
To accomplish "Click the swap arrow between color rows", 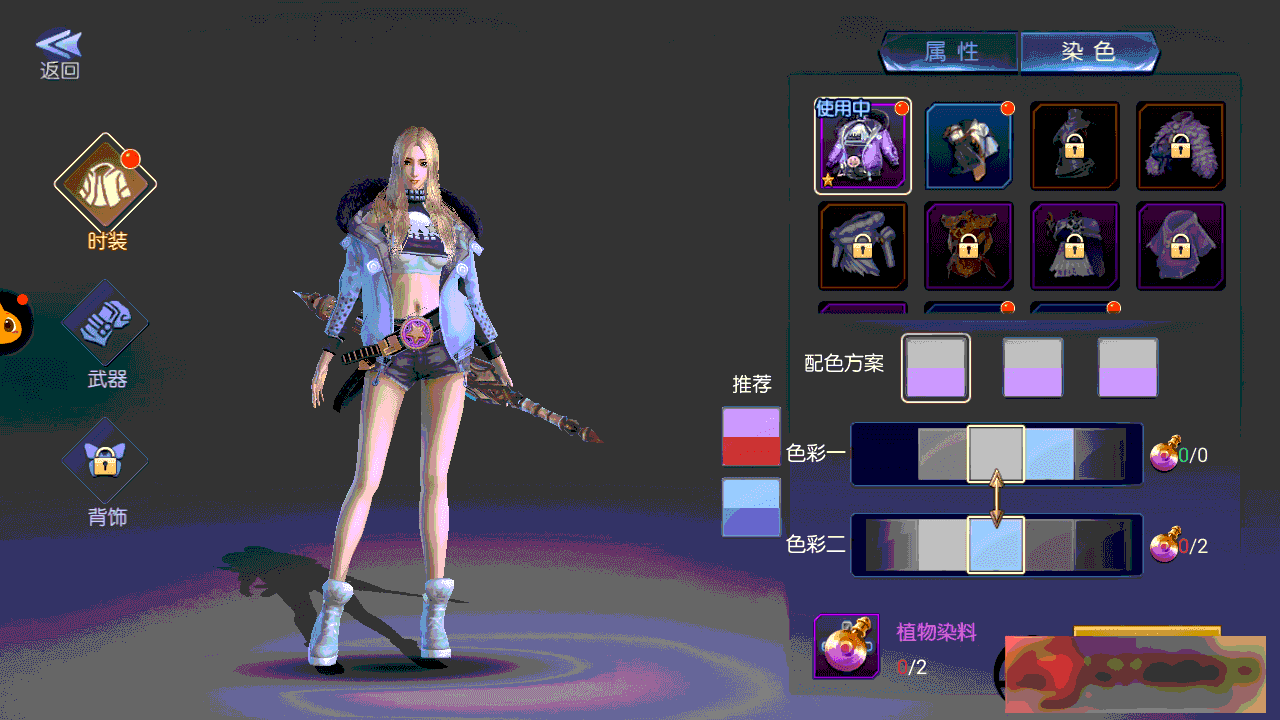I will pos(996,499).
